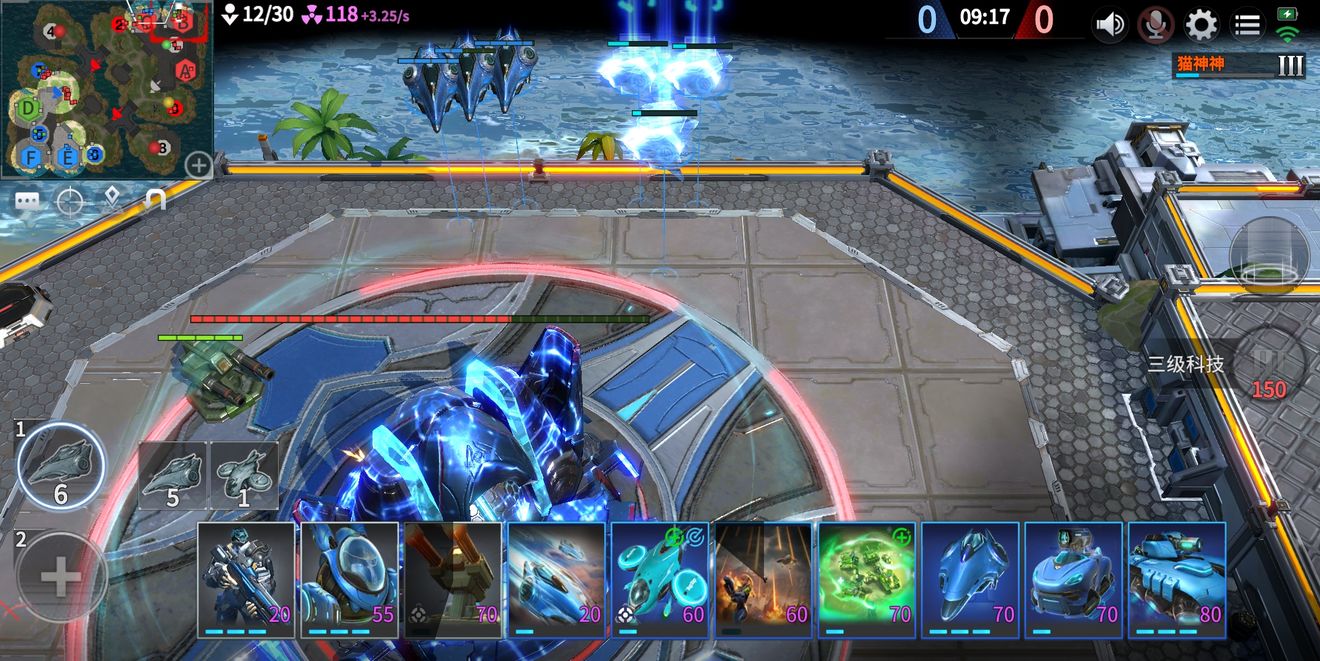Viewport: 1320px width, 661px height.
Task: Expand the minimap with the plus button
Action: [198, 165]
